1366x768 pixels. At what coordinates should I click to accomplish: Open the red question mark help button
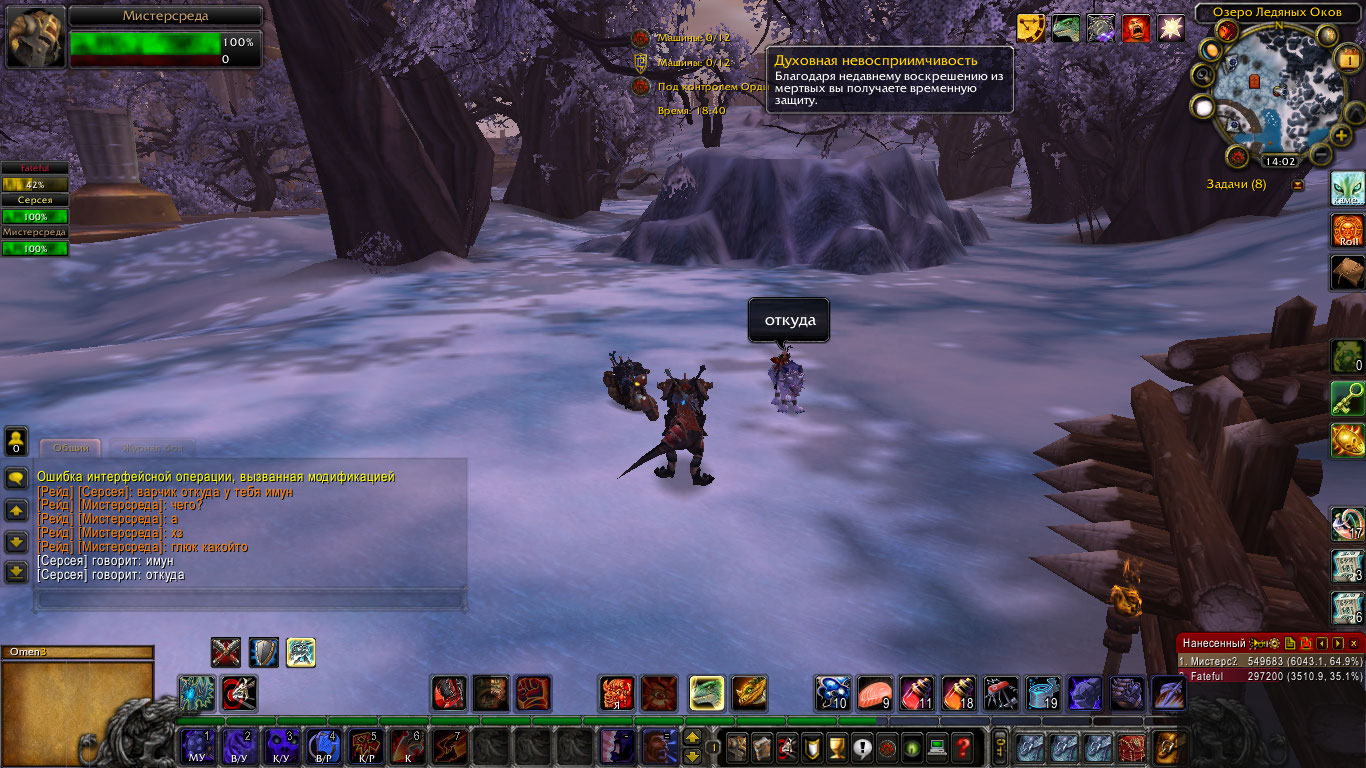pyautogui.click(x=962, y=746)
